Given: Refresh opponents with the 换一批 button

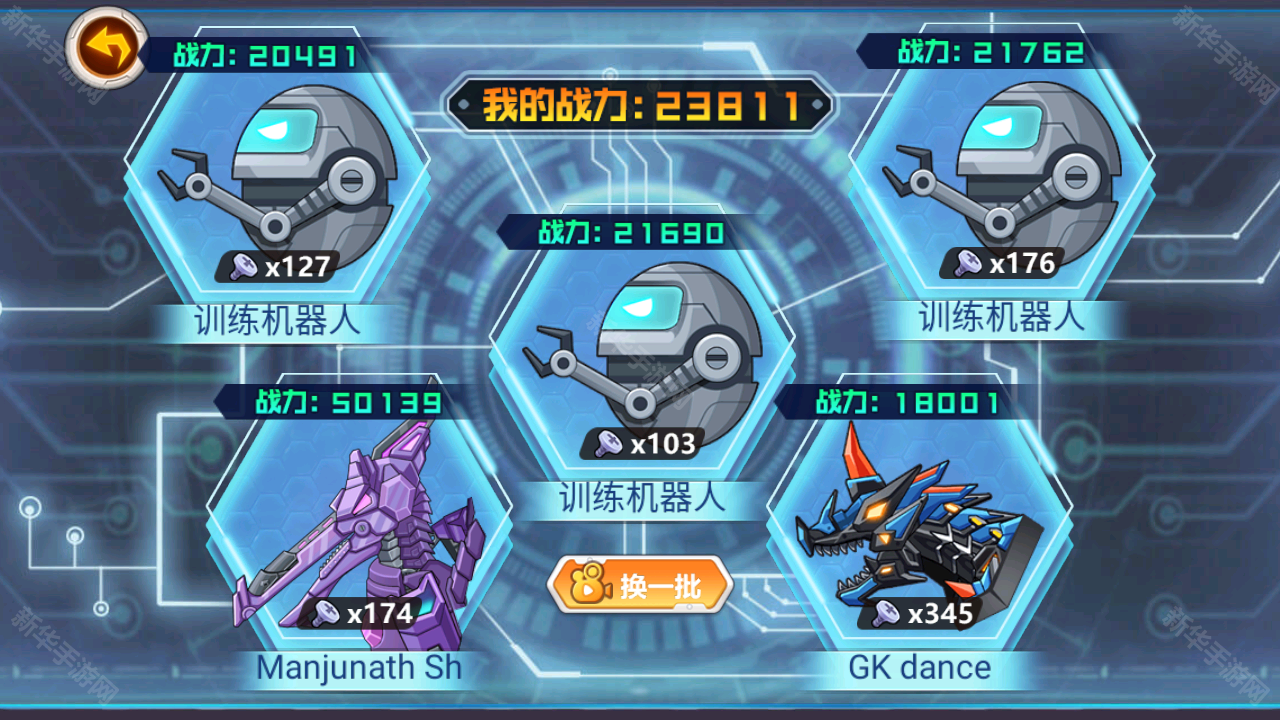Looking at the screenshot, I should pyautogui.click(x=640, y=586).
